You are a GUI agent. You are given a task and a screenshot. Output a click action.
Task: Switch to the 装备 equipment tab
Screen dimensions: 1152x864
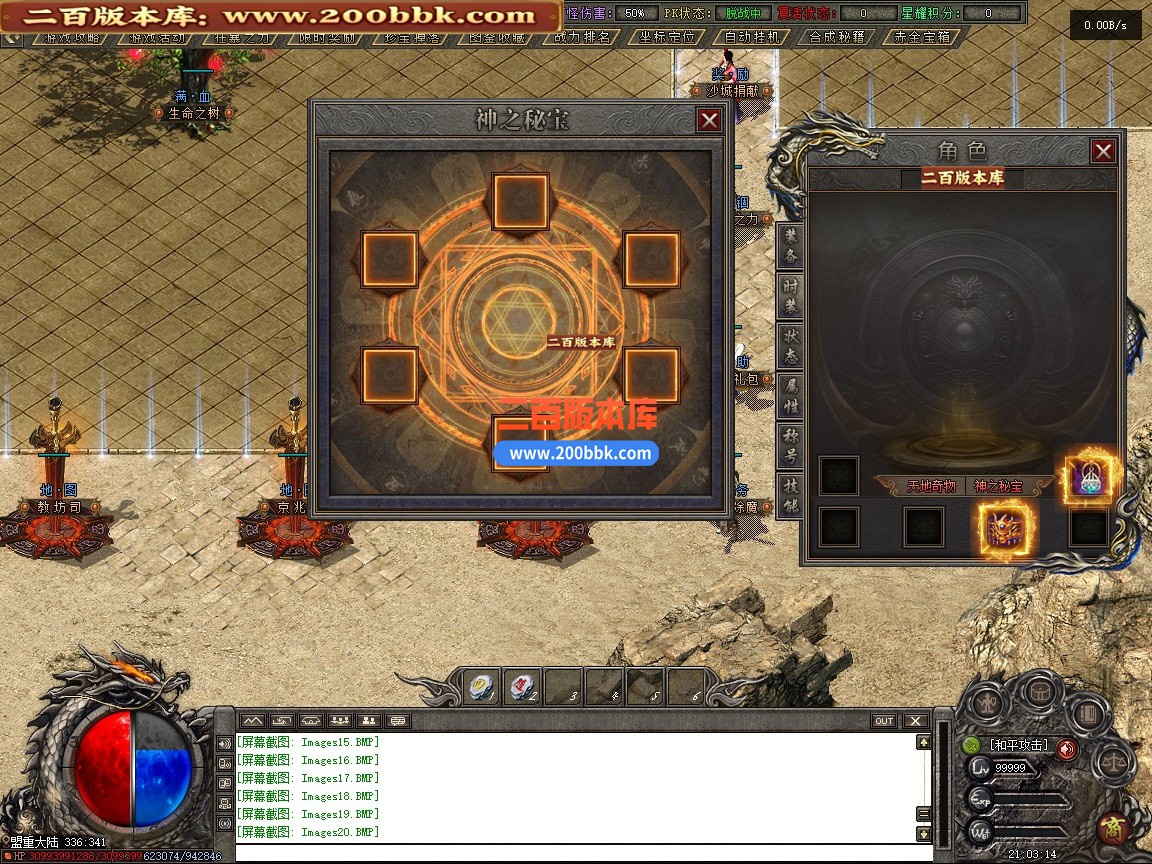(x=791, y=246)
